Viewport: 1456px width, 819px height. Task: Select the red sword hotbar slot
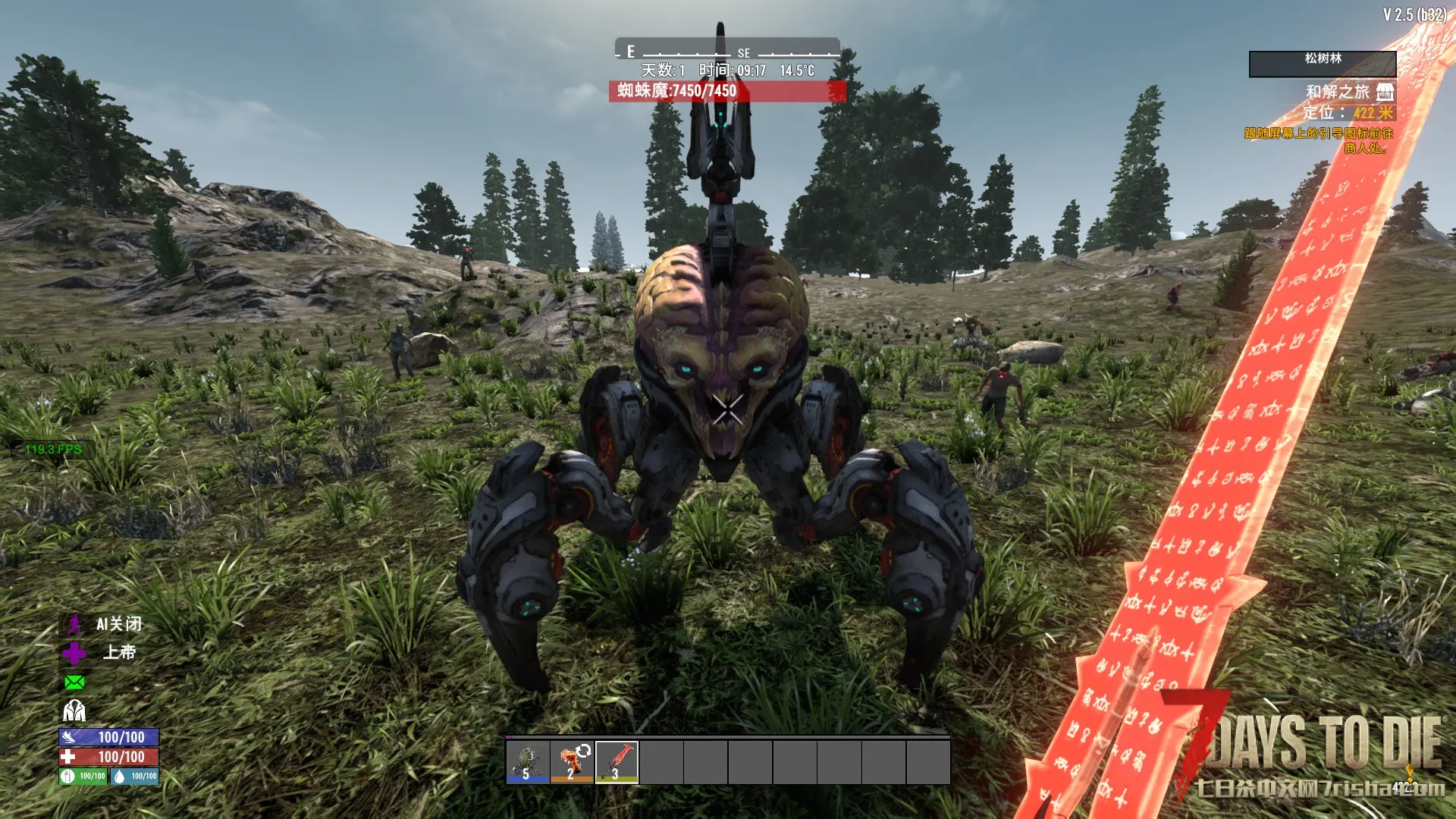(x=617, y=761)
